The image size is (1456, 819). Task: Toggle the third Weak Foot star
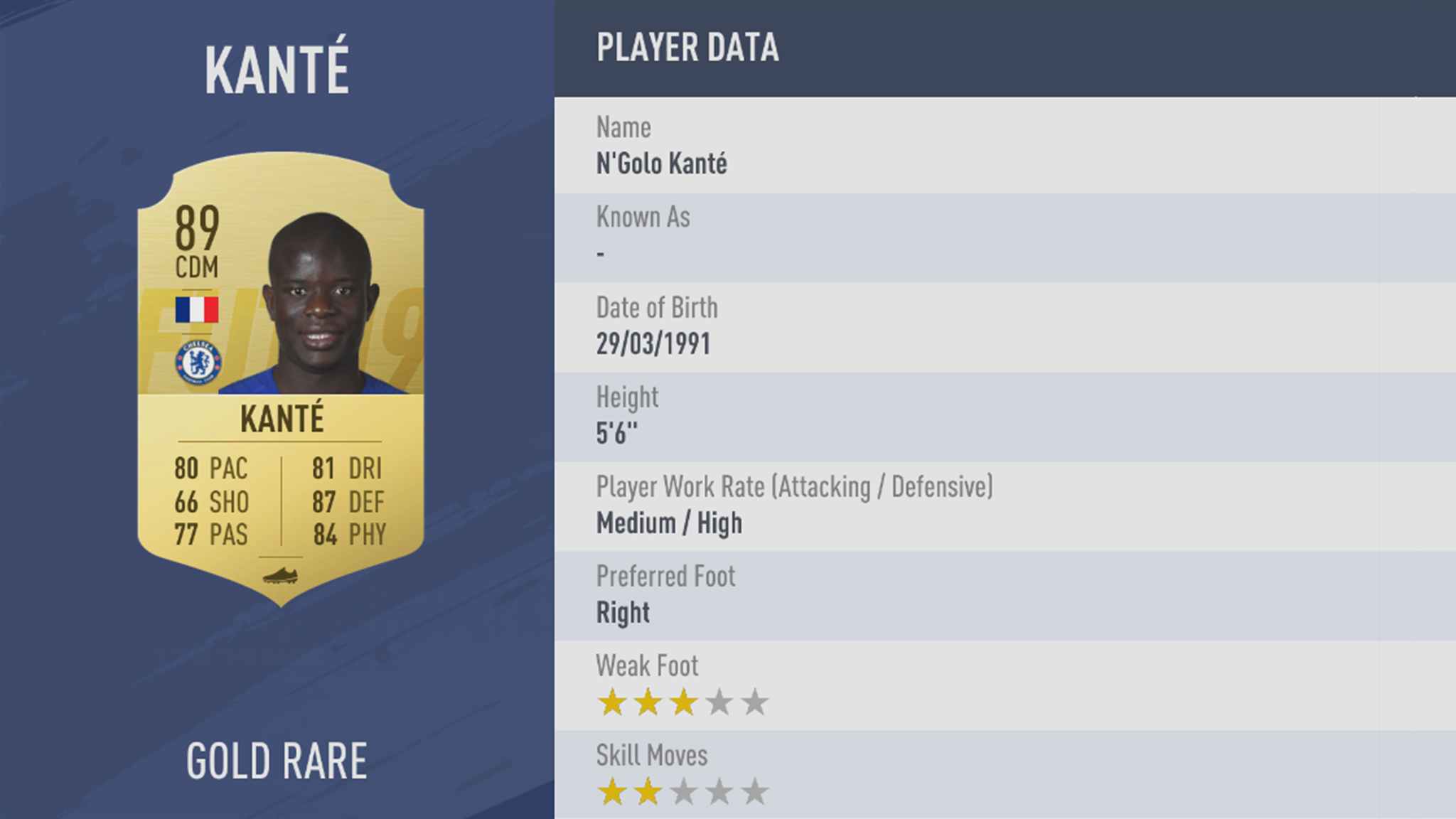(682, 700)
